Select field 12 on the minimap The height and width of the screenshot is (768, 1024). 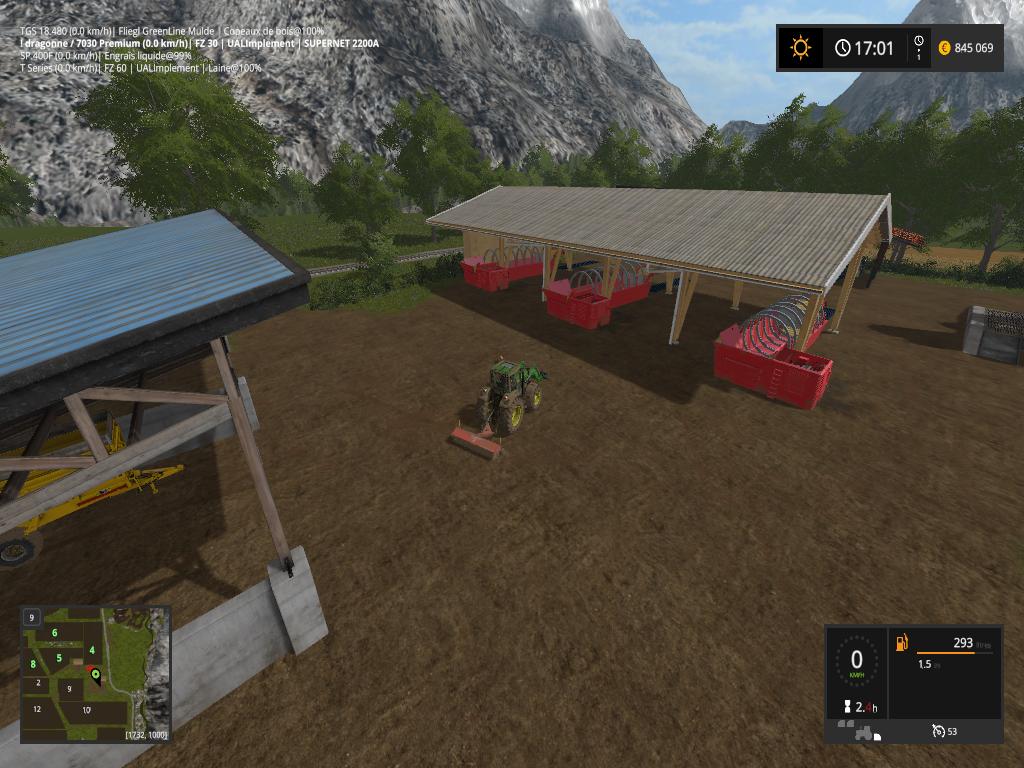coord(37,708)
